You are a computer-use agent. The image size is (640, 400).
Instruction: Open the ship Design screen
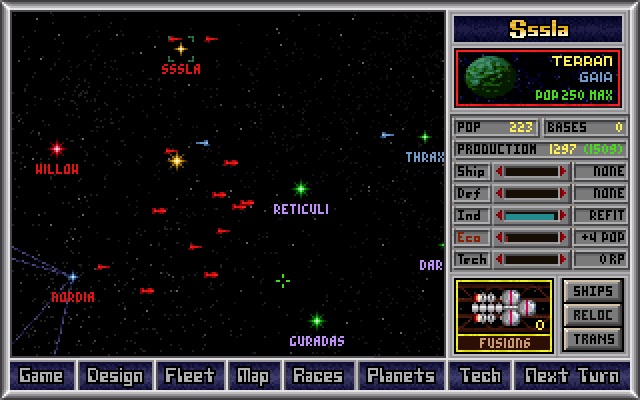tap(114, 376)
